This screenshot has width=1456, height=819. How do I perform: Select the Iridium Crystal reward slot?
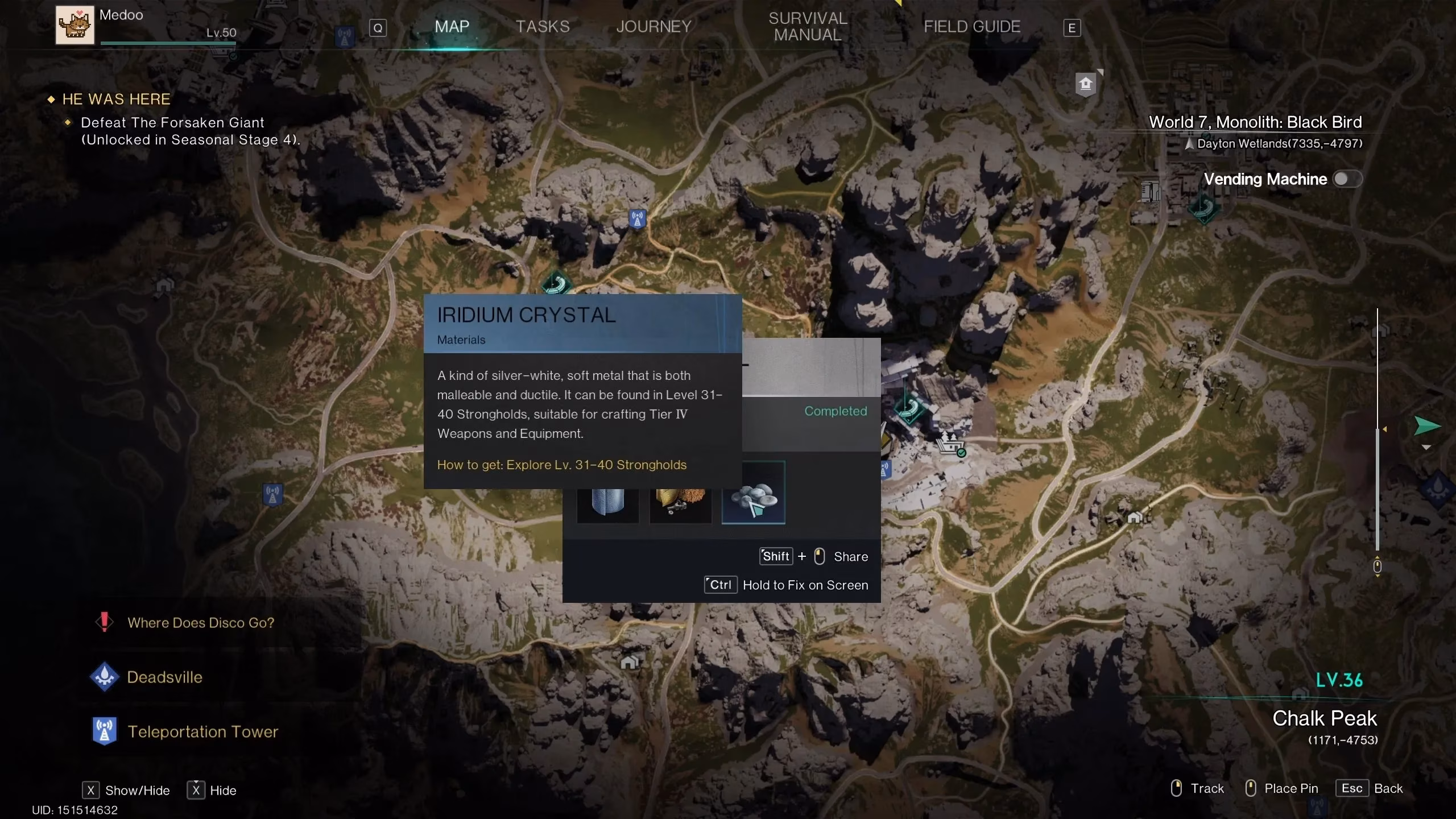[753, 493]
